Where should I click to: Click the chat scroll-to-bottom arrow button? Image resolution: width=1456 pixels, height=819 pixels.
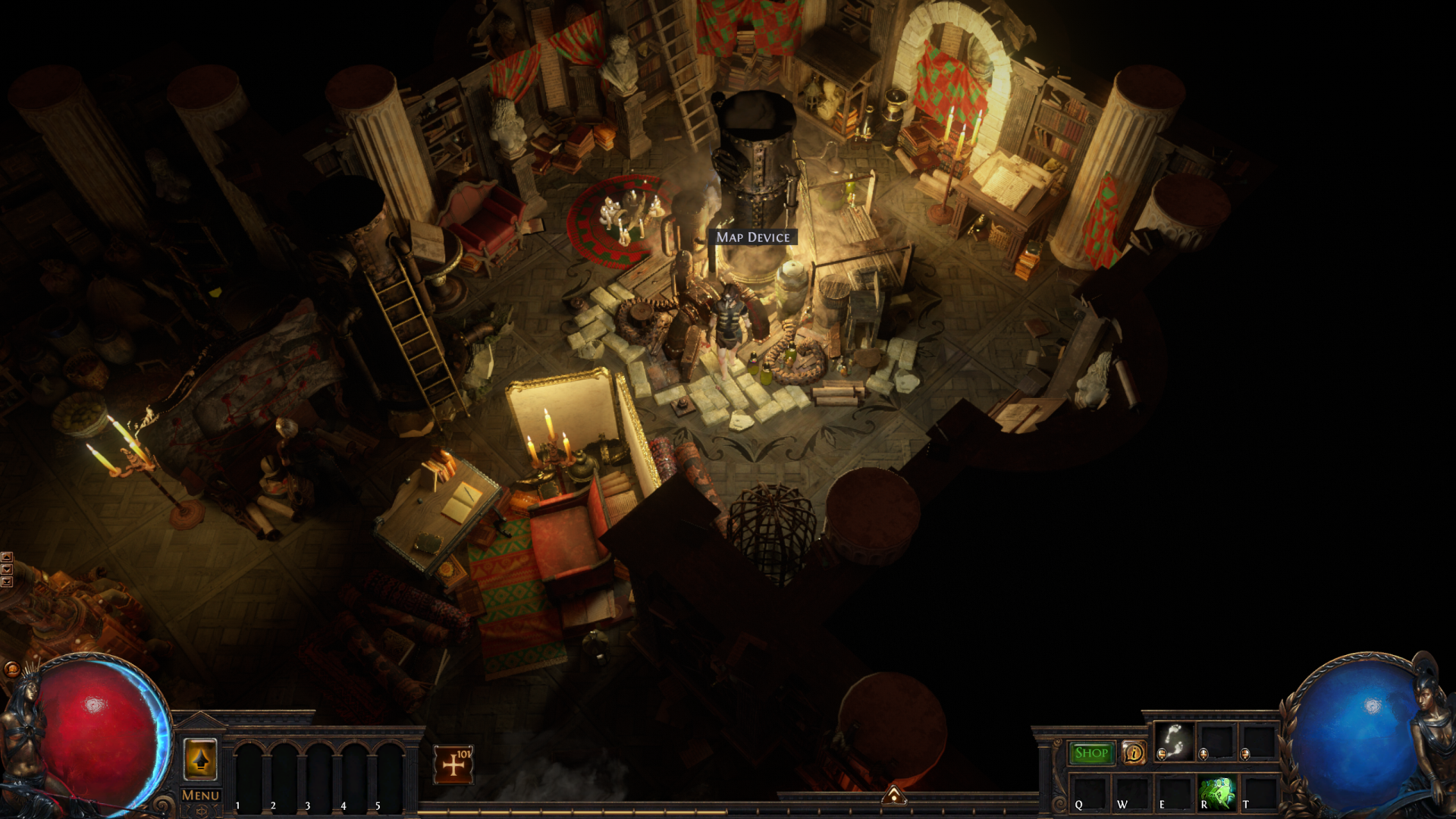[7, 582]
